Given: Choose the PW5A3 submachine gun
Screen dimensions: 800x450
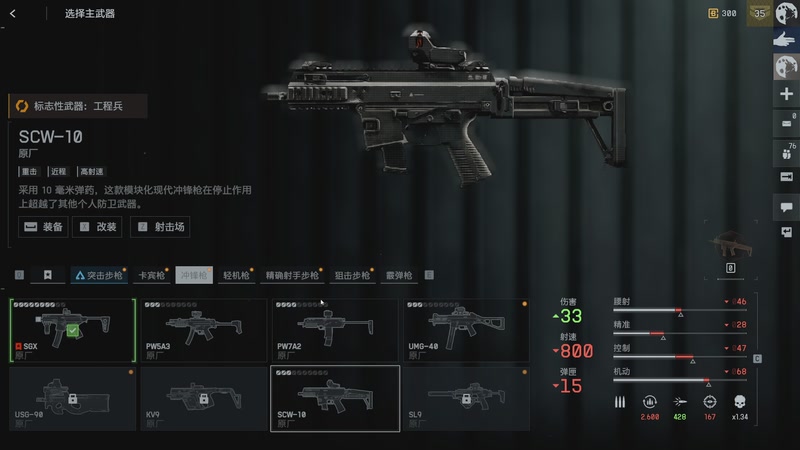Looking at the screenshot, I should click(204, 330).
